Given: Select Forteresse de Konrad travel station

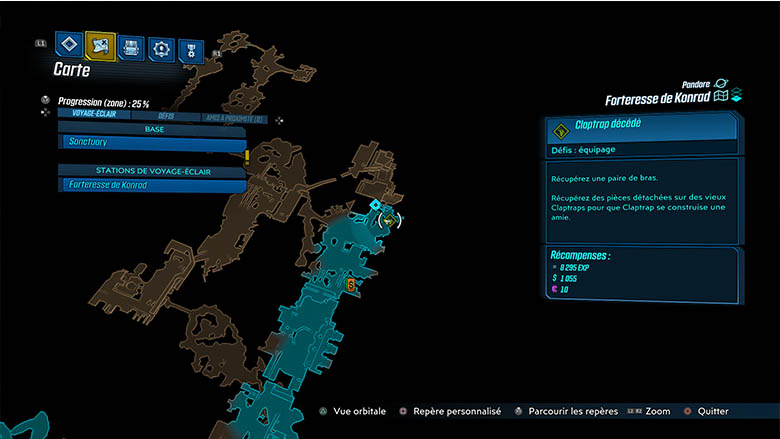Looking at the screenshot, I should click(150, 185).
